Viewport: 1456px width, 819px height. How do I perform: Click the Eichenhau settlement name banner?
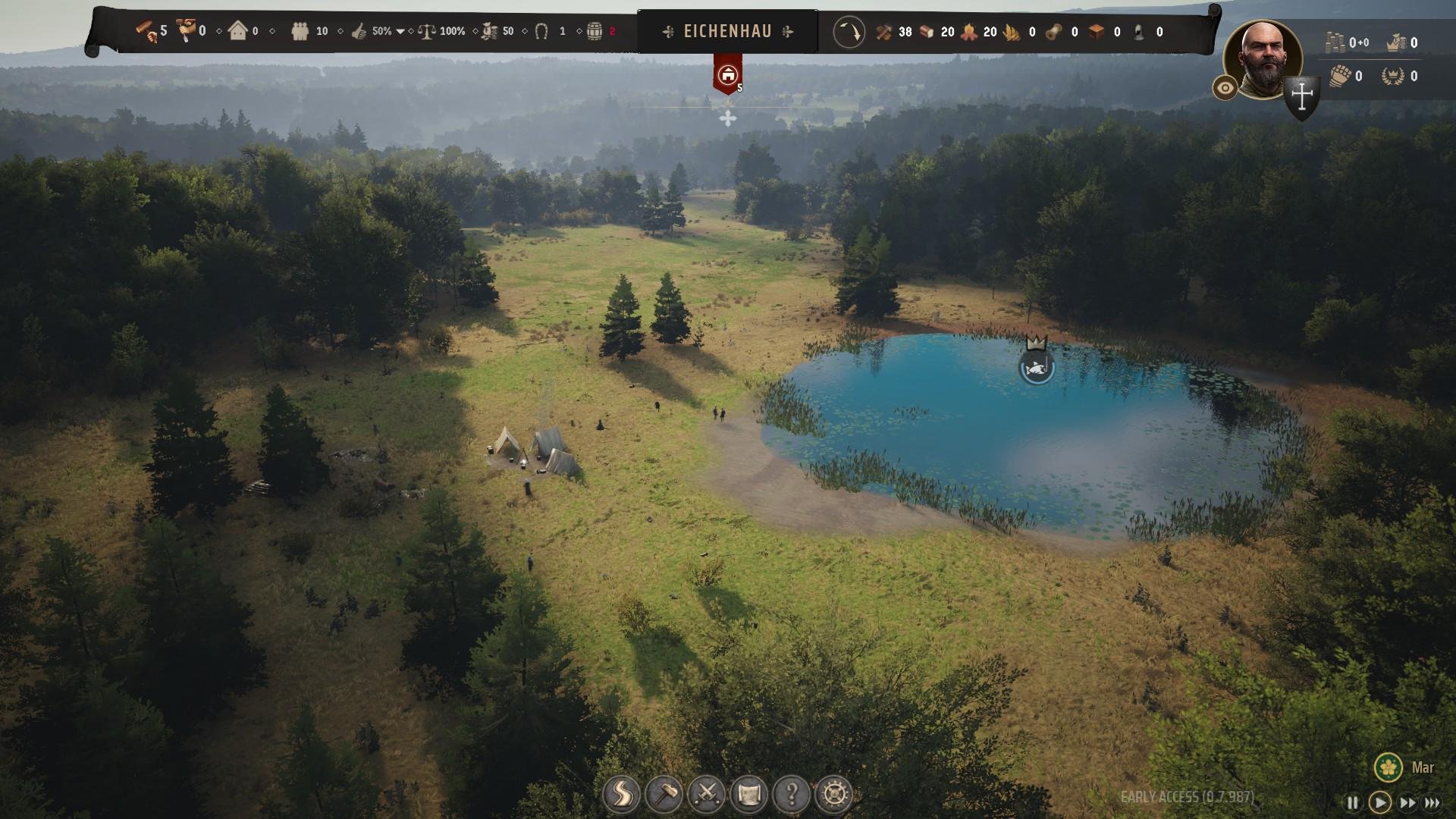(727, 31)
